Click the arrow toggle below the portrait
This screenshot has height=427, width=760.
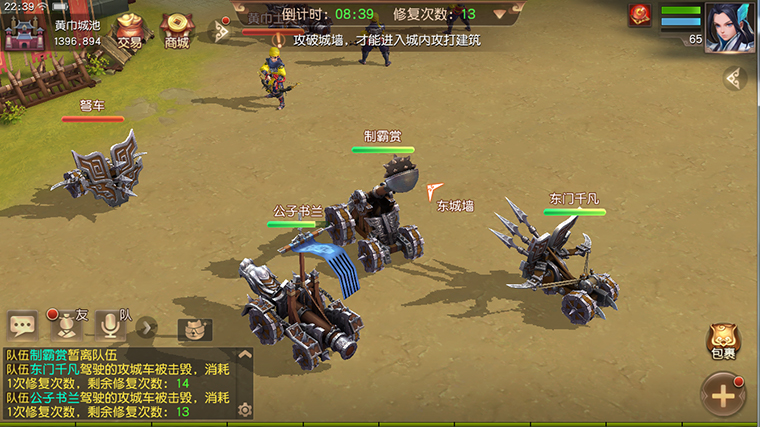point(735,78)
